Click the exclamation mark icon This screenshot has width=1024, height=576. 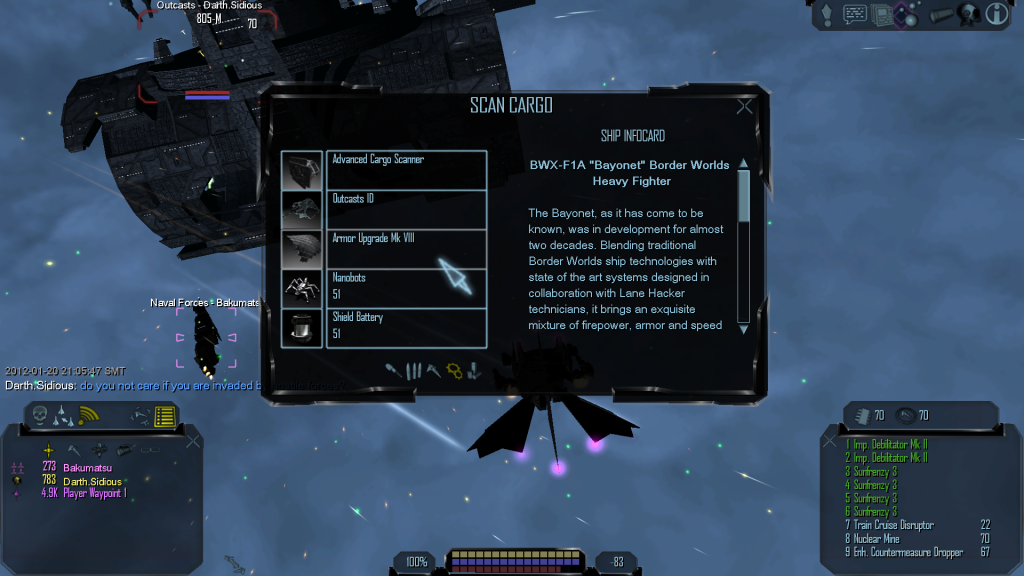(827, 14)
